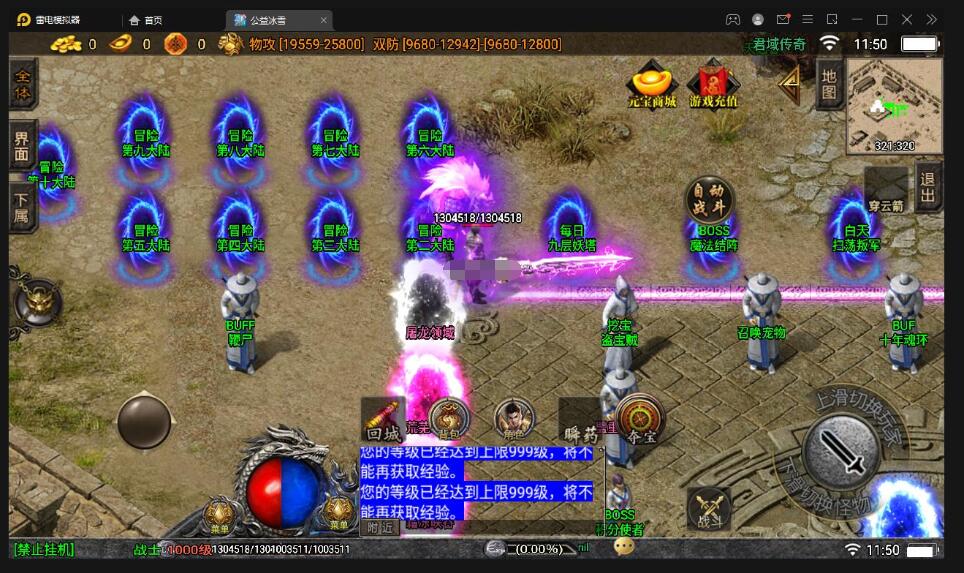Click the 退出 exit button
Screen dimensions: 964x573
click(928, 187)
